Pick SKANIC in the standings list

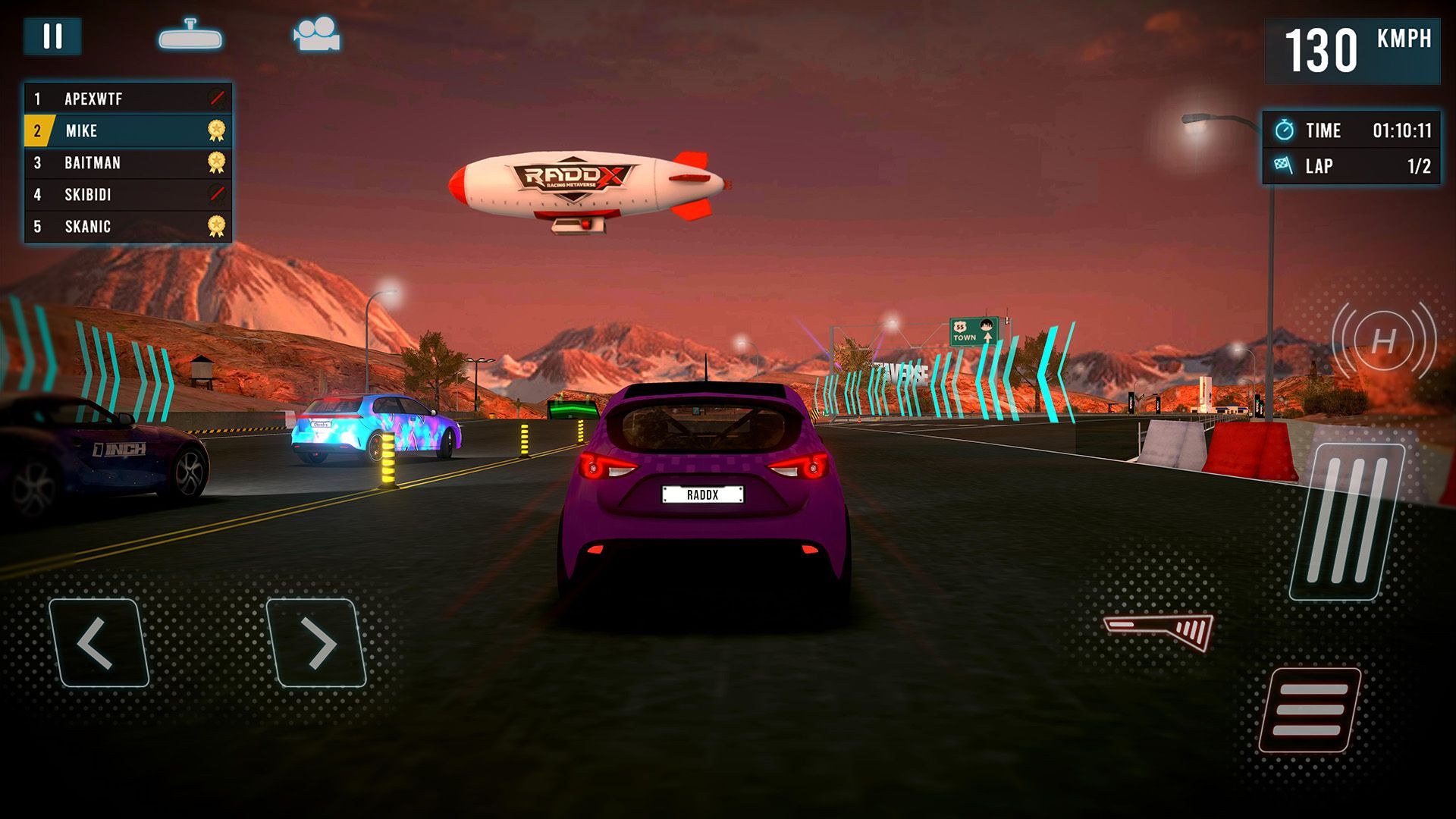point(127,227)
